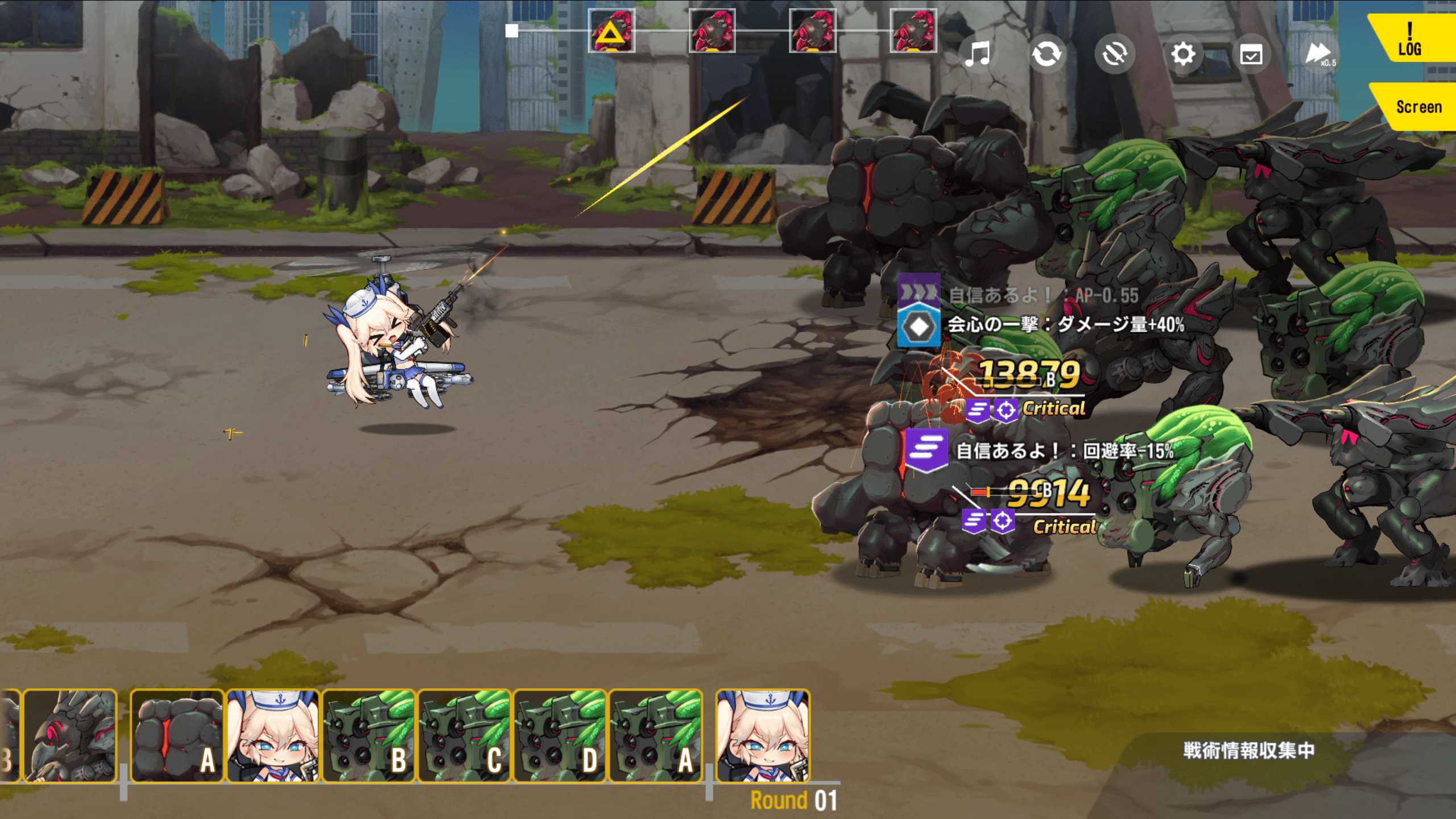Select green launcher enemy B turn portrait

pos(369,736)
